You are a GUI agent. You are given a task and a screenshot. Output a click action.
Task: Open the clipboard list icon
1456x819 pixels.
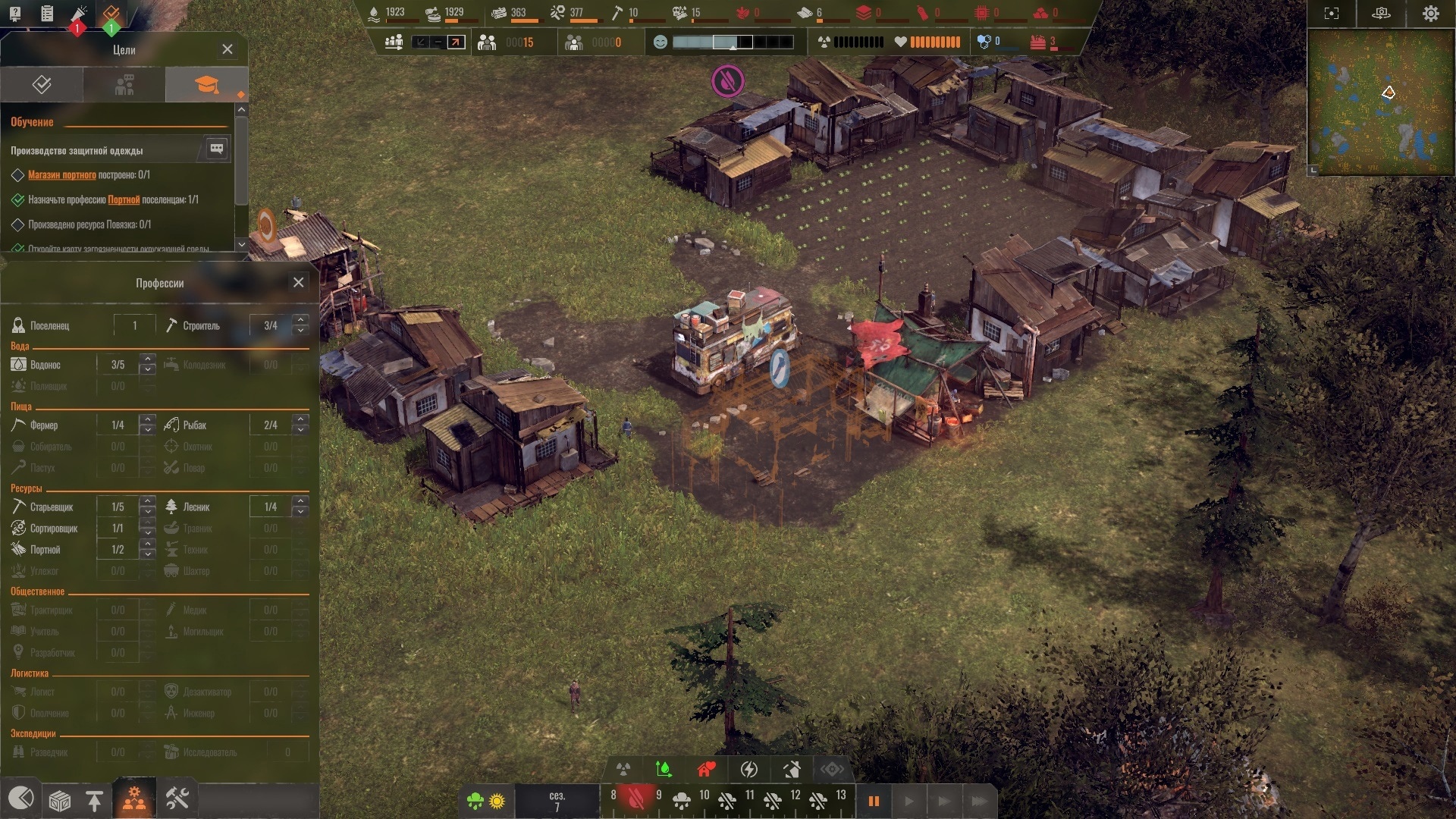[47, 14]
